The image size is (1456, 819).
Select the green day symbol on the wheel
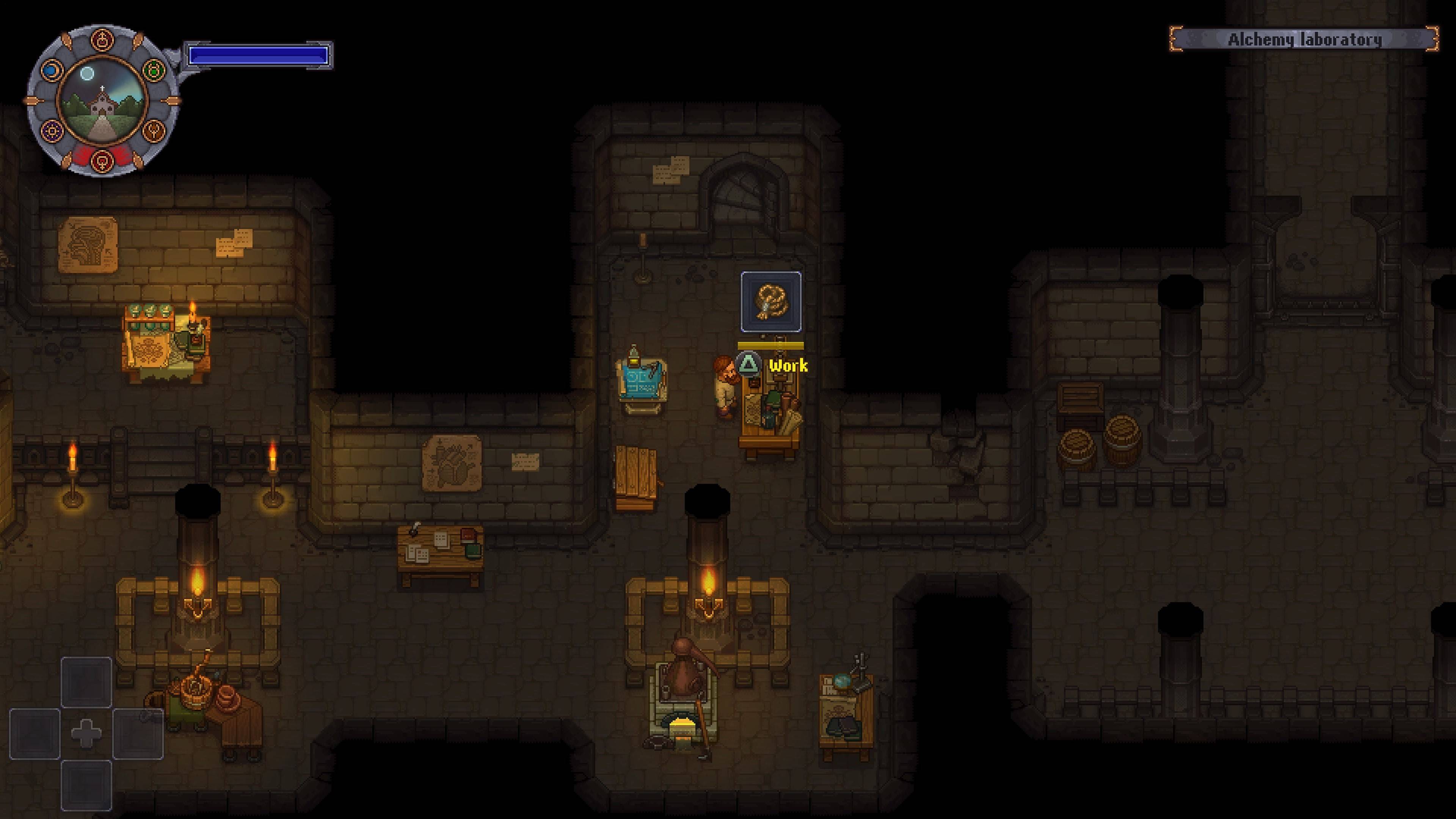(152, 70)
